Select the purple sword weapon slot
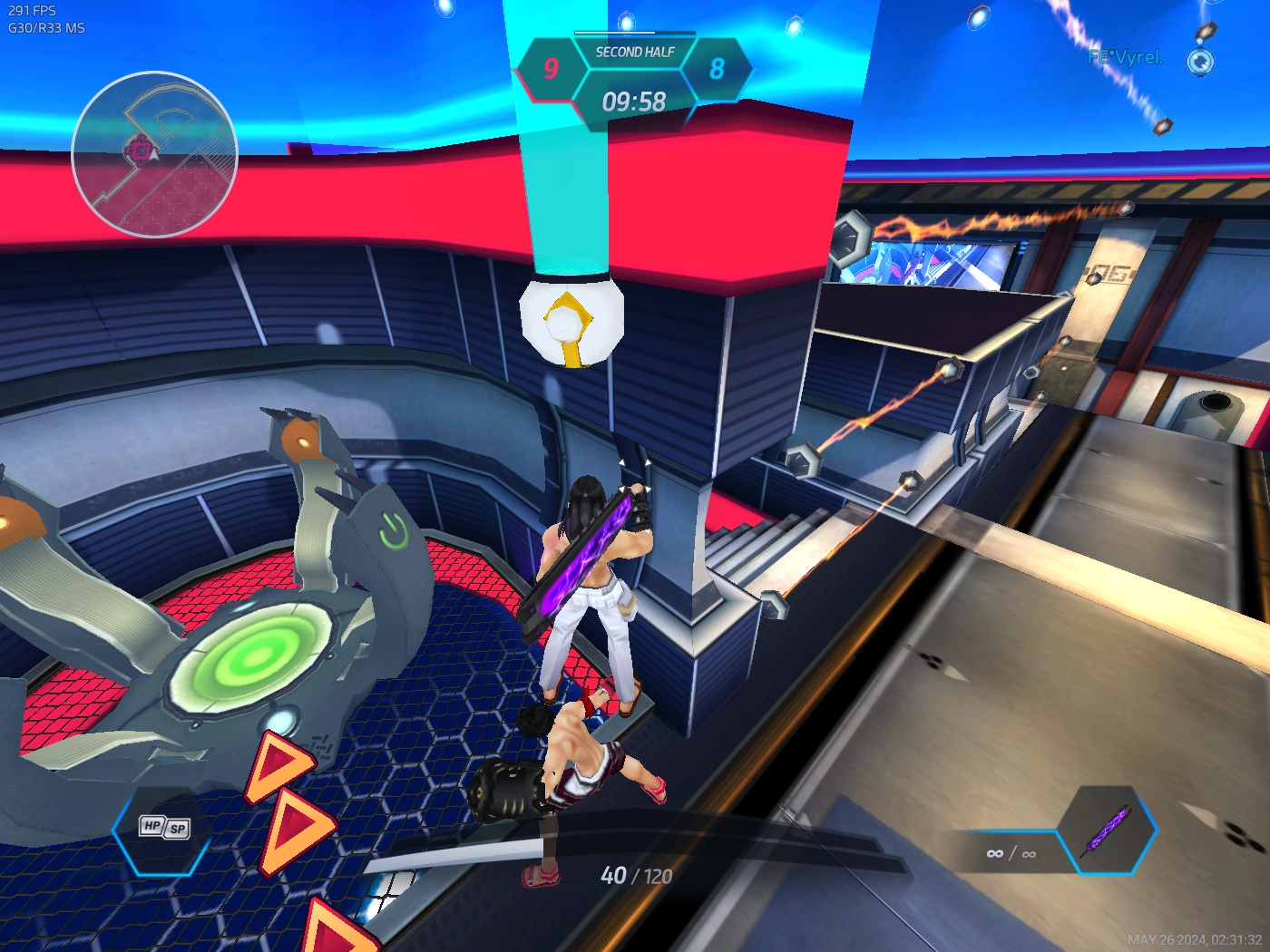Image resolution: width=1270 pixels, height=952 pixels. [1107, 829]
